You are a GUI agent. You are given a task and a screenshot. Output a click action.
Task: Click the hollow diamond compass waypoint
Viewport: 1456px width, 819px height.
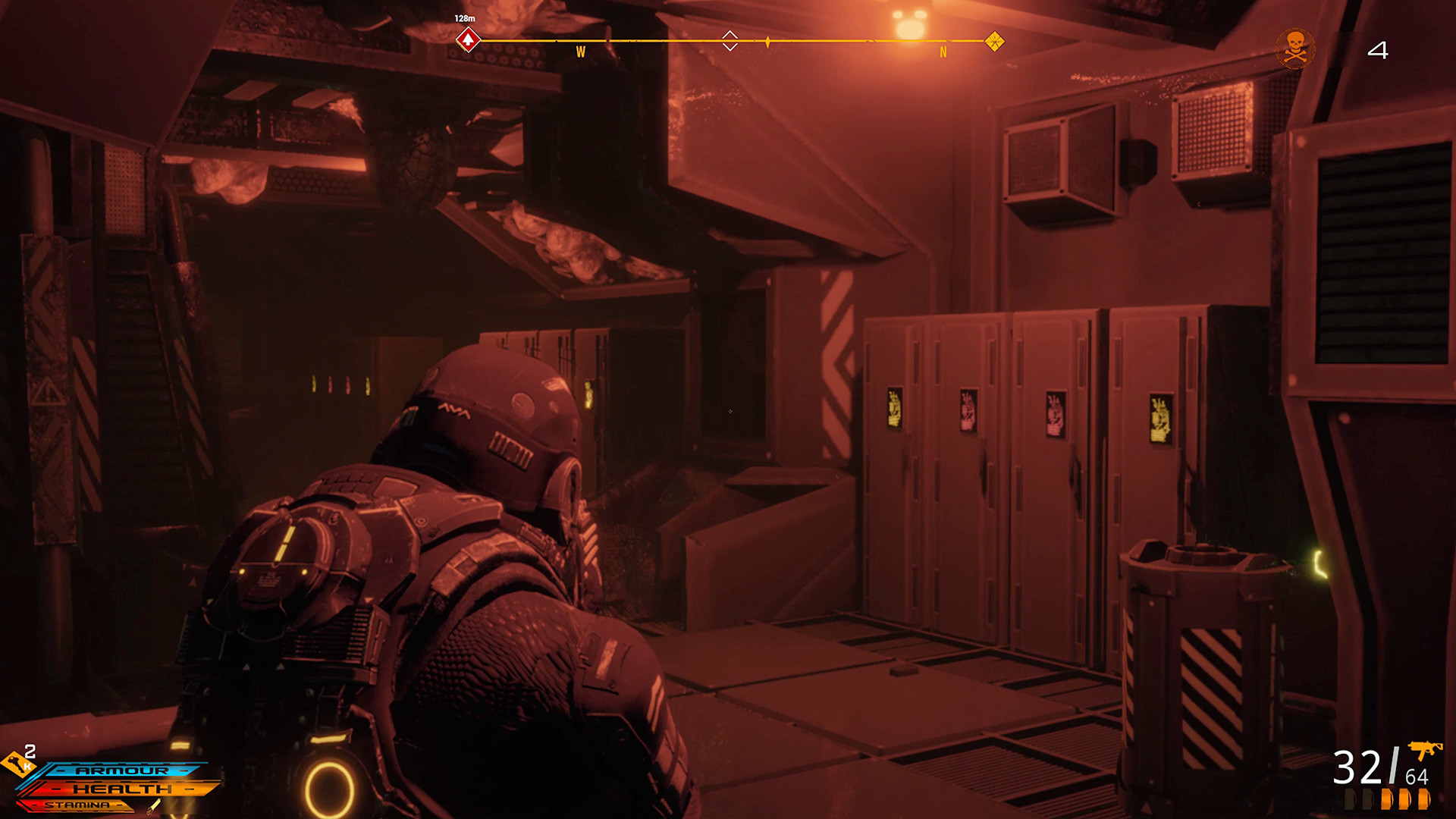(730, 40)
